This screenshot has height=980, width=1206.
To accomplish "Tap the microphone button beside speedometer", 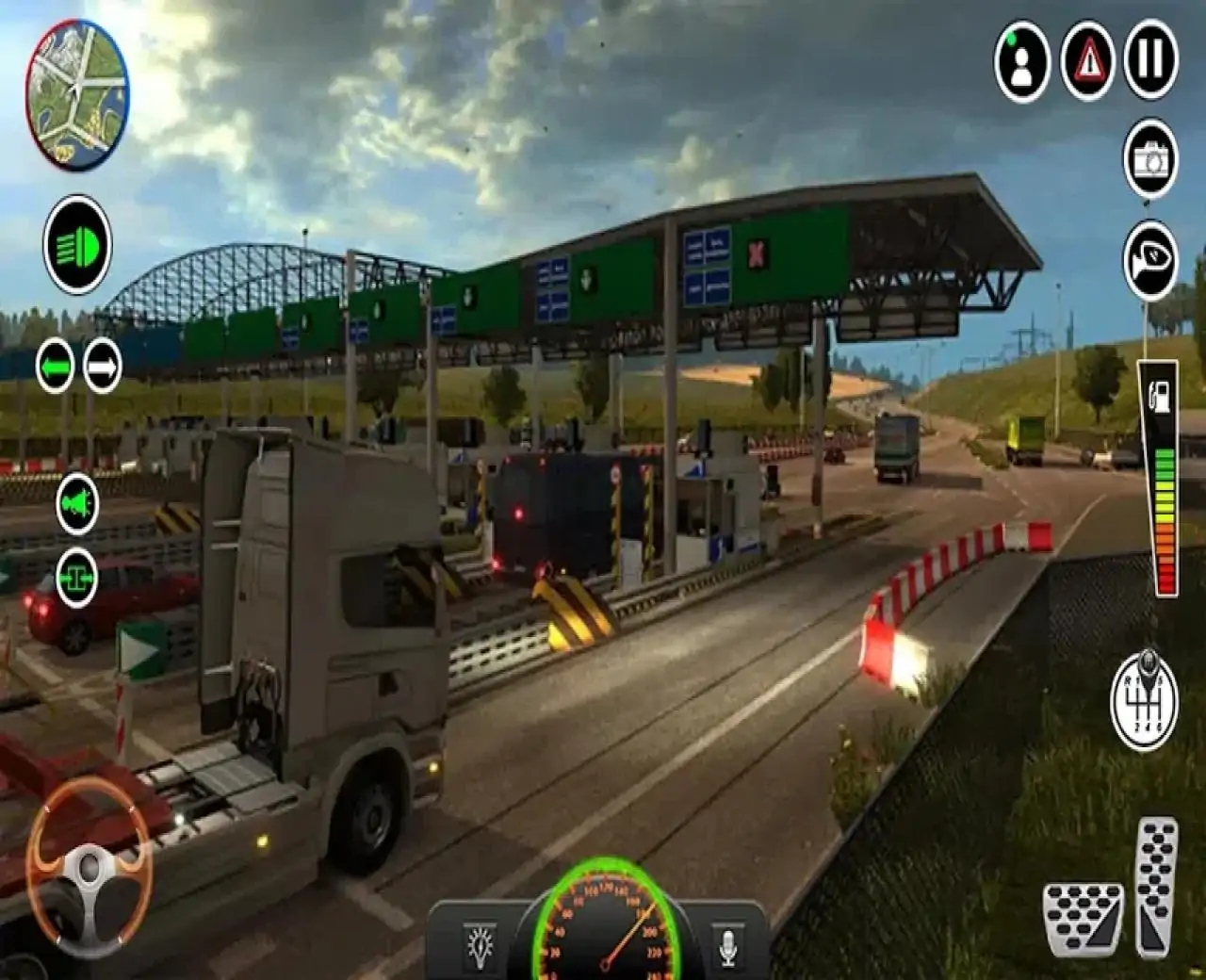I will click(727, 944).
